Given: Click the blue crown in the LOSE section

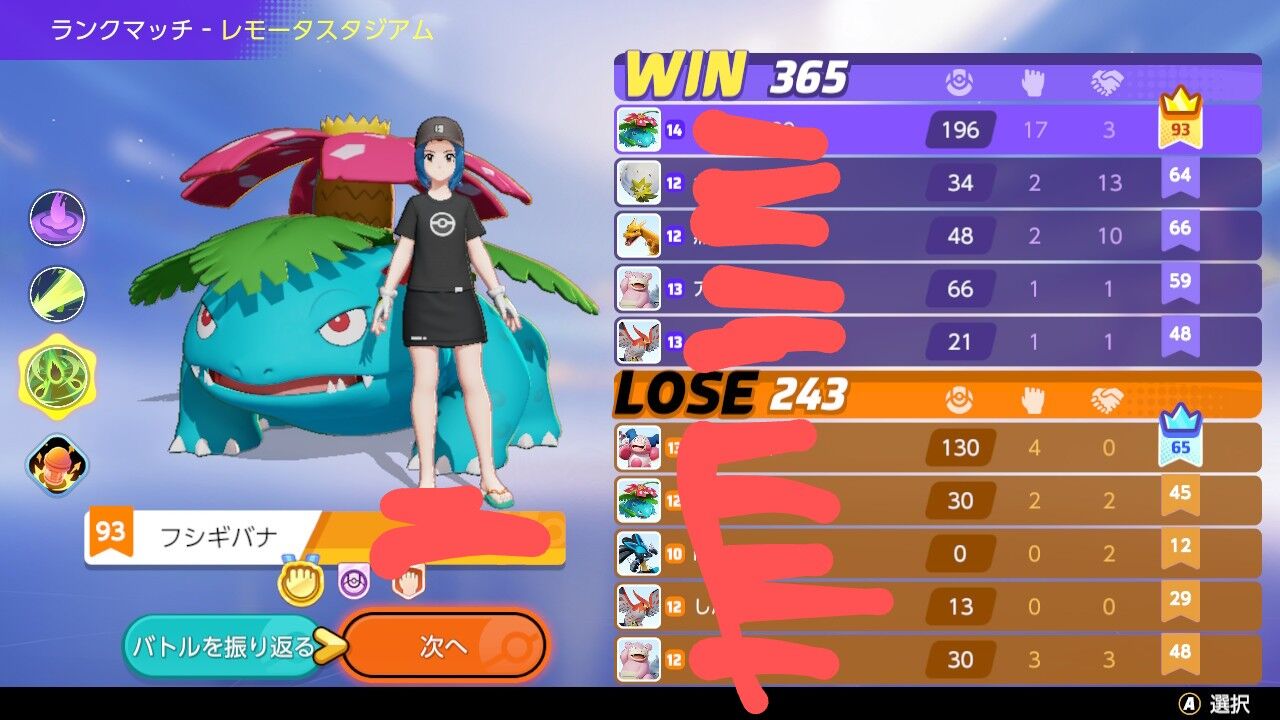Looking at the screenshot, I should [x=1180, y=420].
